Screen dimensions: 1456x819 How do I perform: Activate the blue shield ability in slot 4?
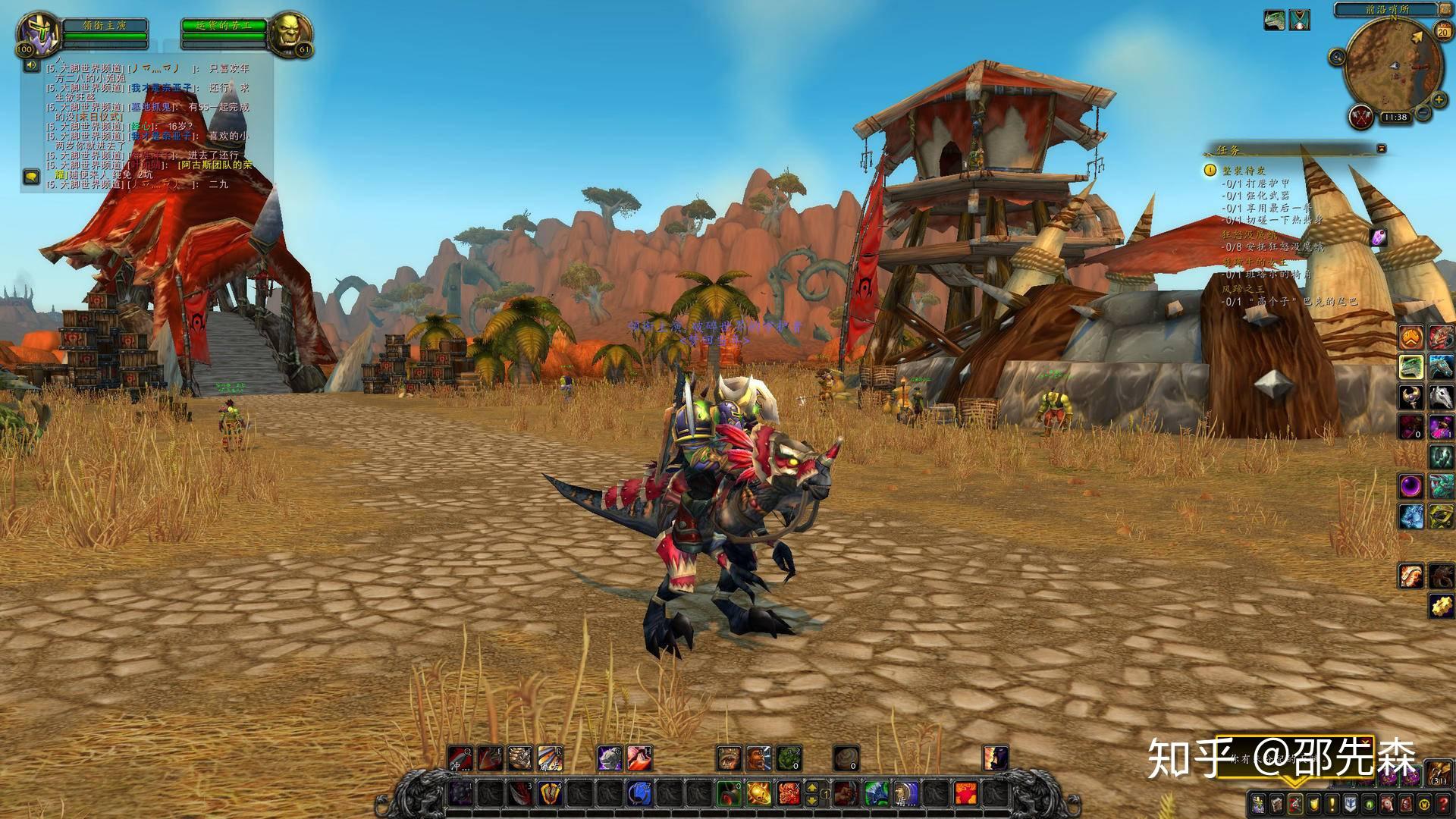point(551,794)
